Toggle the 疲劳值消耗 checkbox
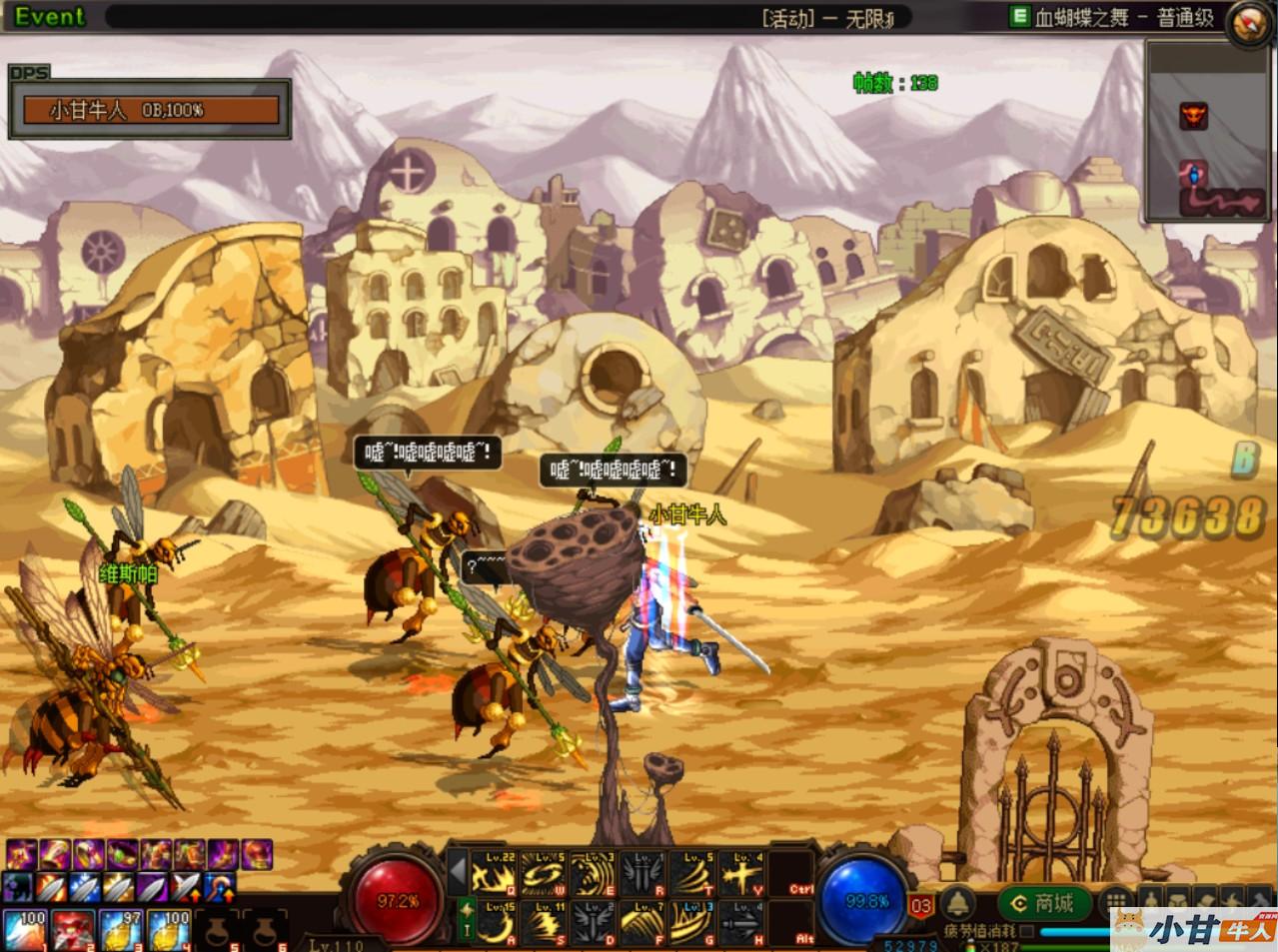The image size is (1278, 952). [1025, 931]
